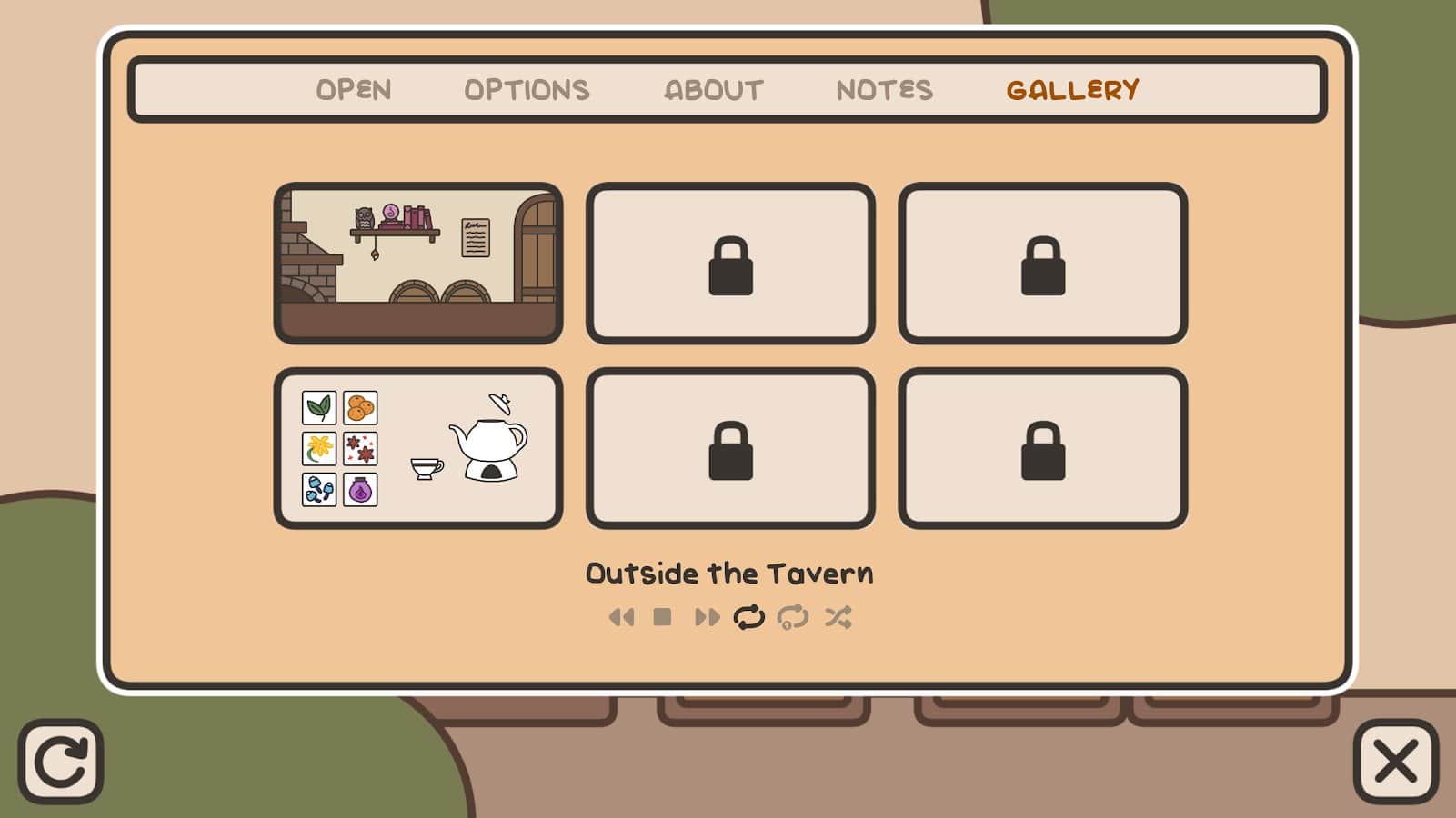
Task: Open the Options tab
Action: click(527, 90)
